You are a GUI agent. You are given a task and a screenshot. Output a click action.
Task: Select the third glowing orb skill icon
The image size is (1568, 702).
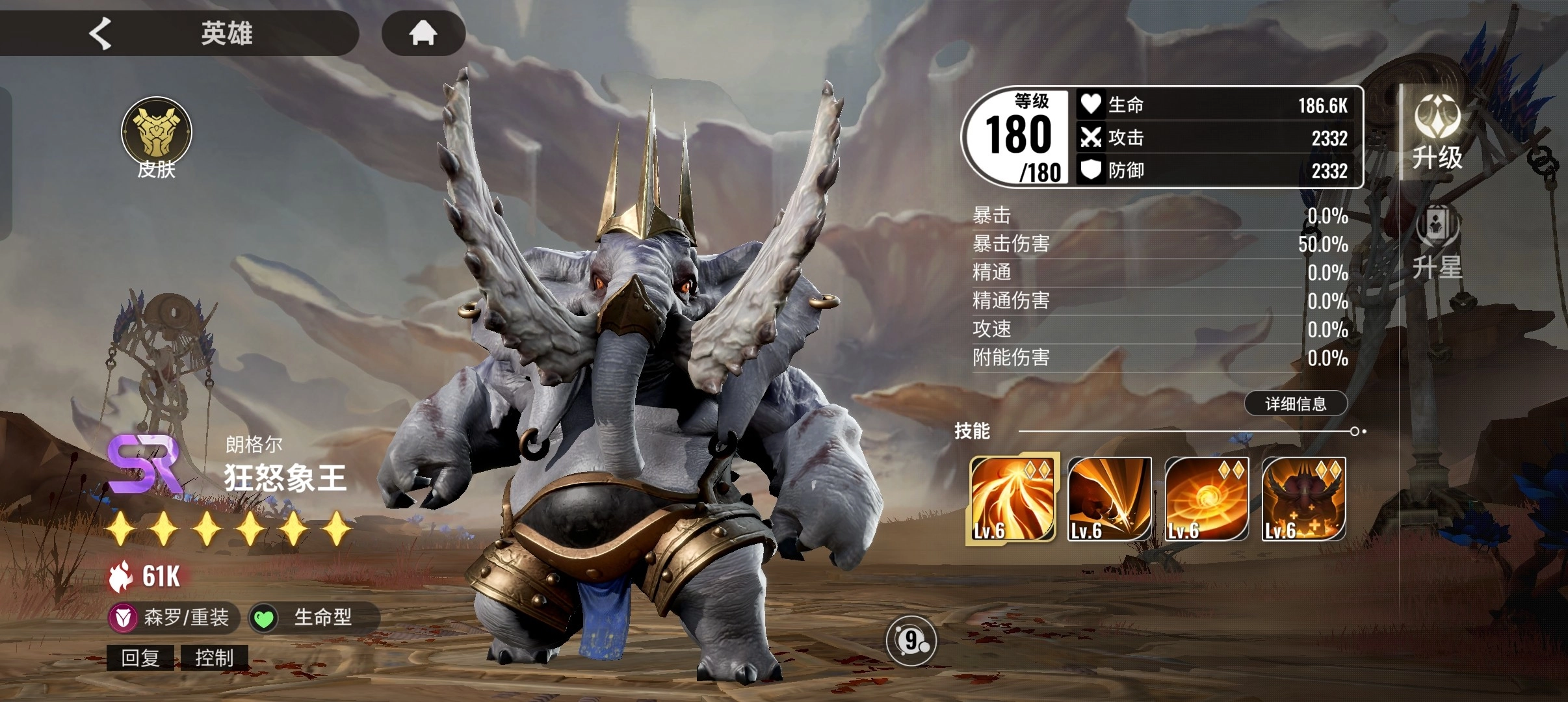[x=1207, y=499]
